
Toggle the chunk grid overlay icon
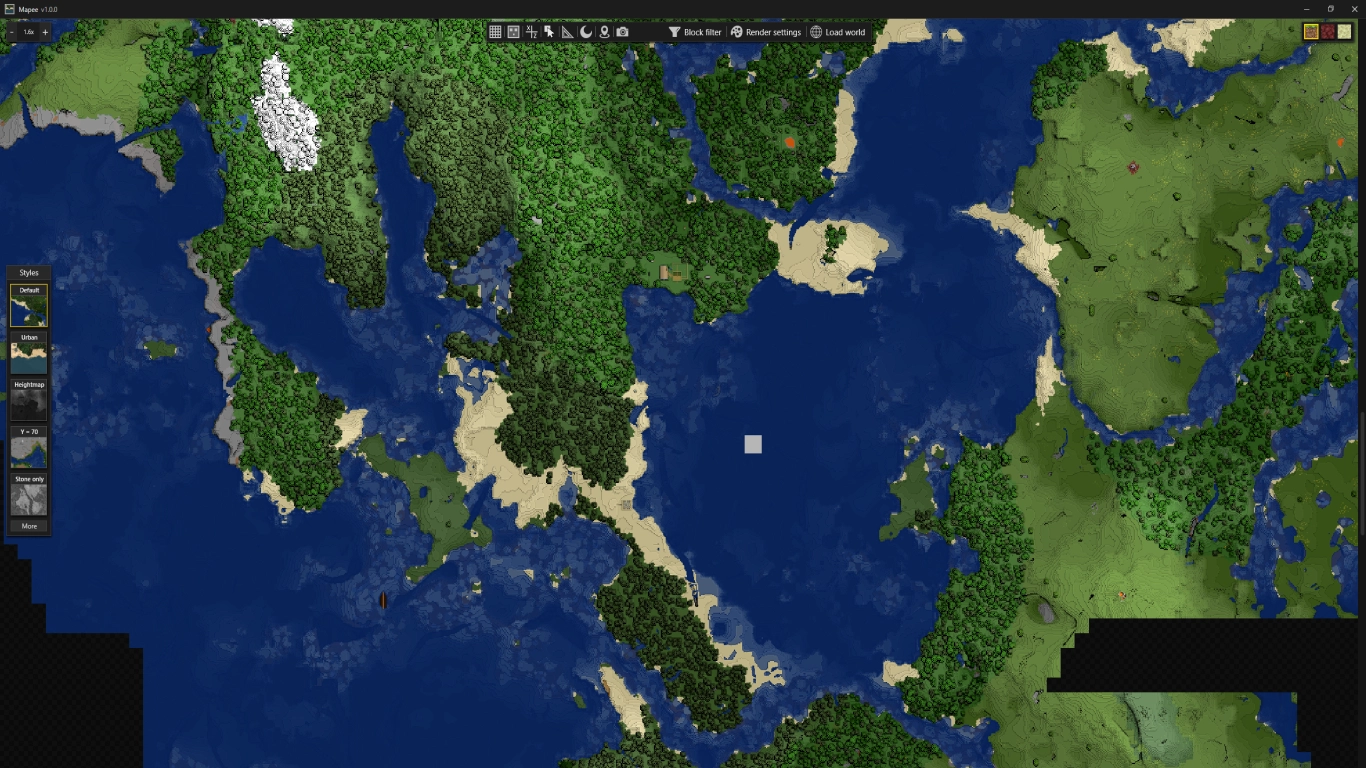pos(496,31)
